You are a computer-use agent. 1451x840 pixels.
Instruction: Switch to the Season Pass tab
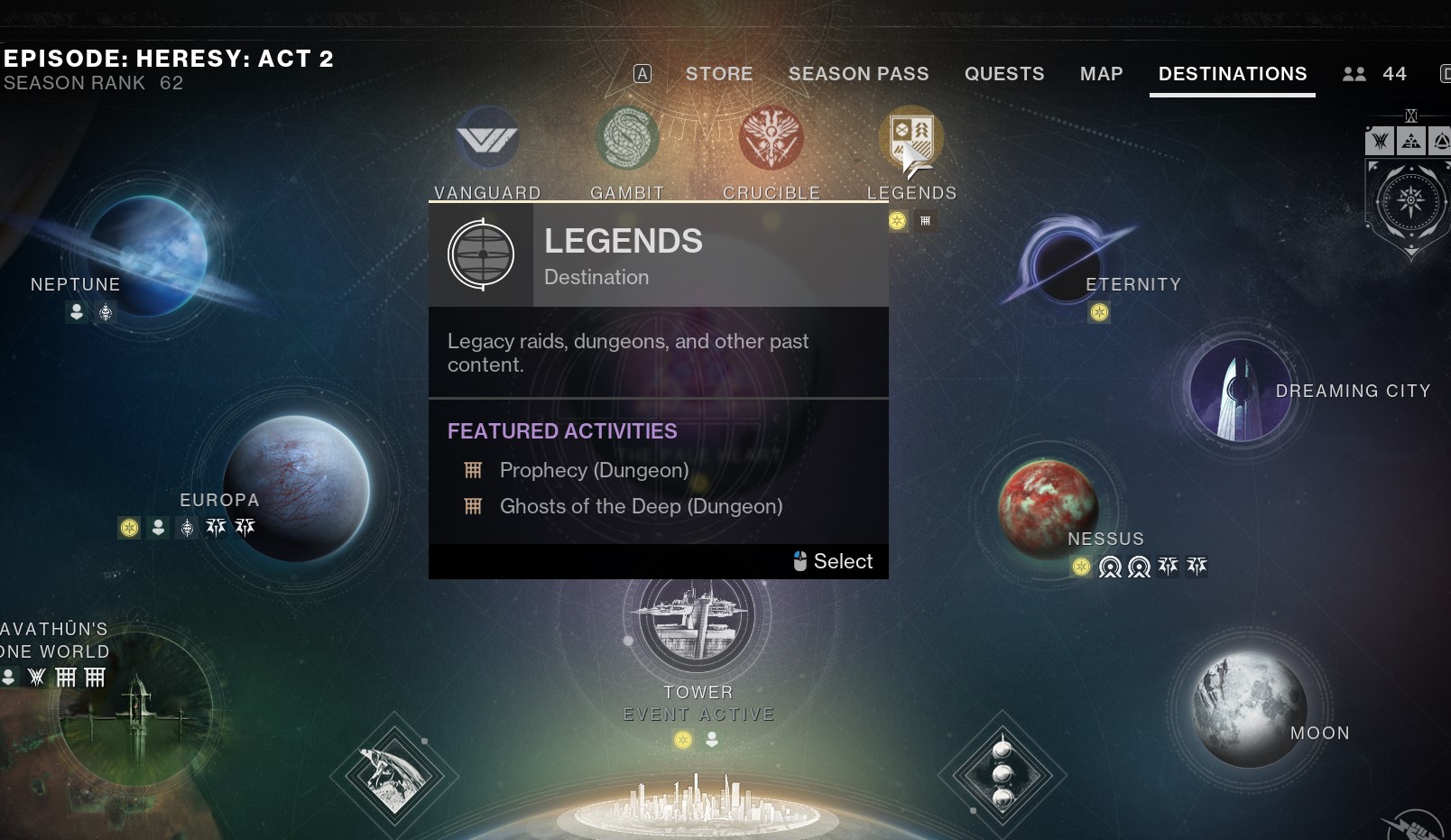[858, 74]
